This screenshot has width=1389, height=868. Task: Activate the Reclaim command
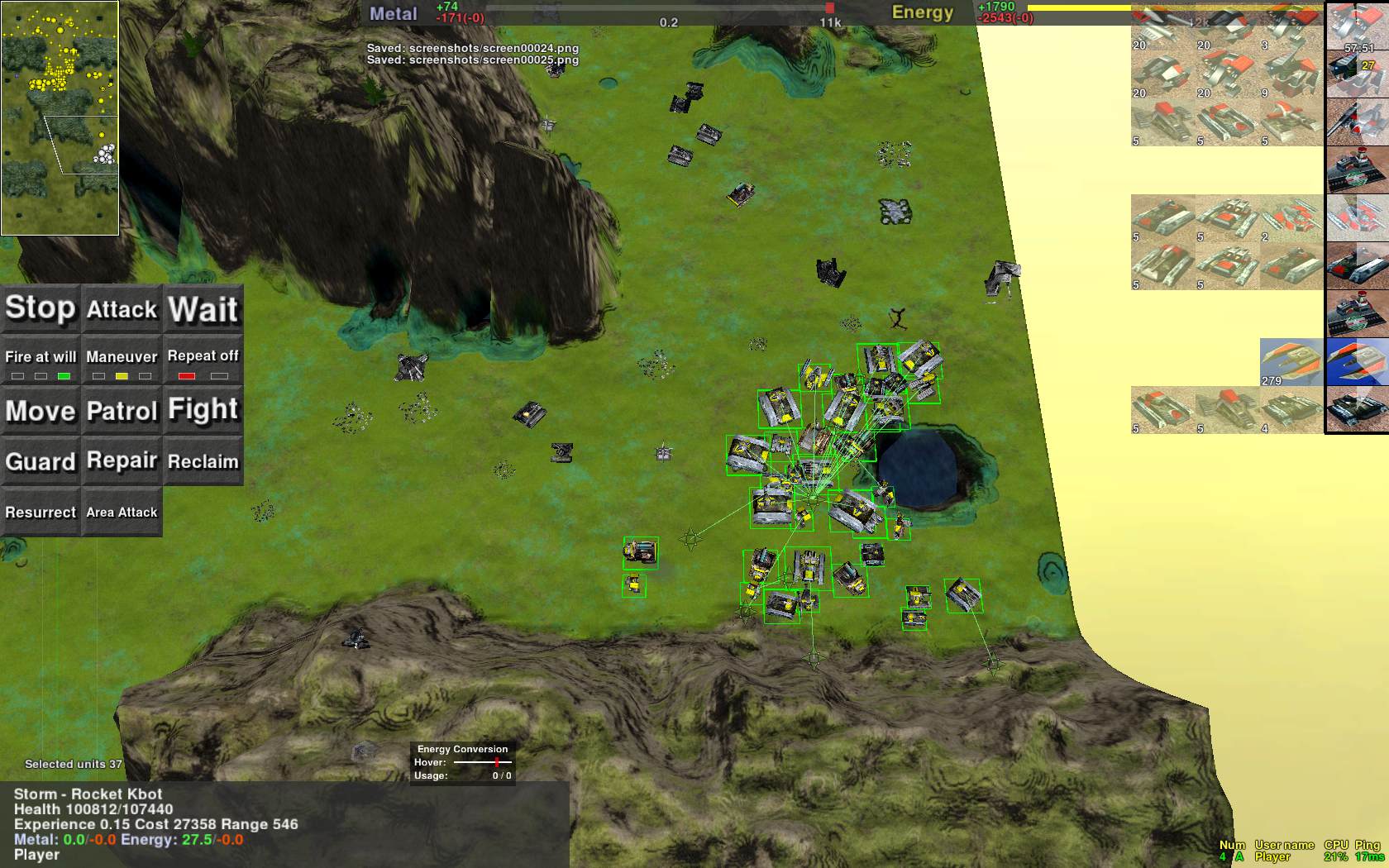(203, 461)
